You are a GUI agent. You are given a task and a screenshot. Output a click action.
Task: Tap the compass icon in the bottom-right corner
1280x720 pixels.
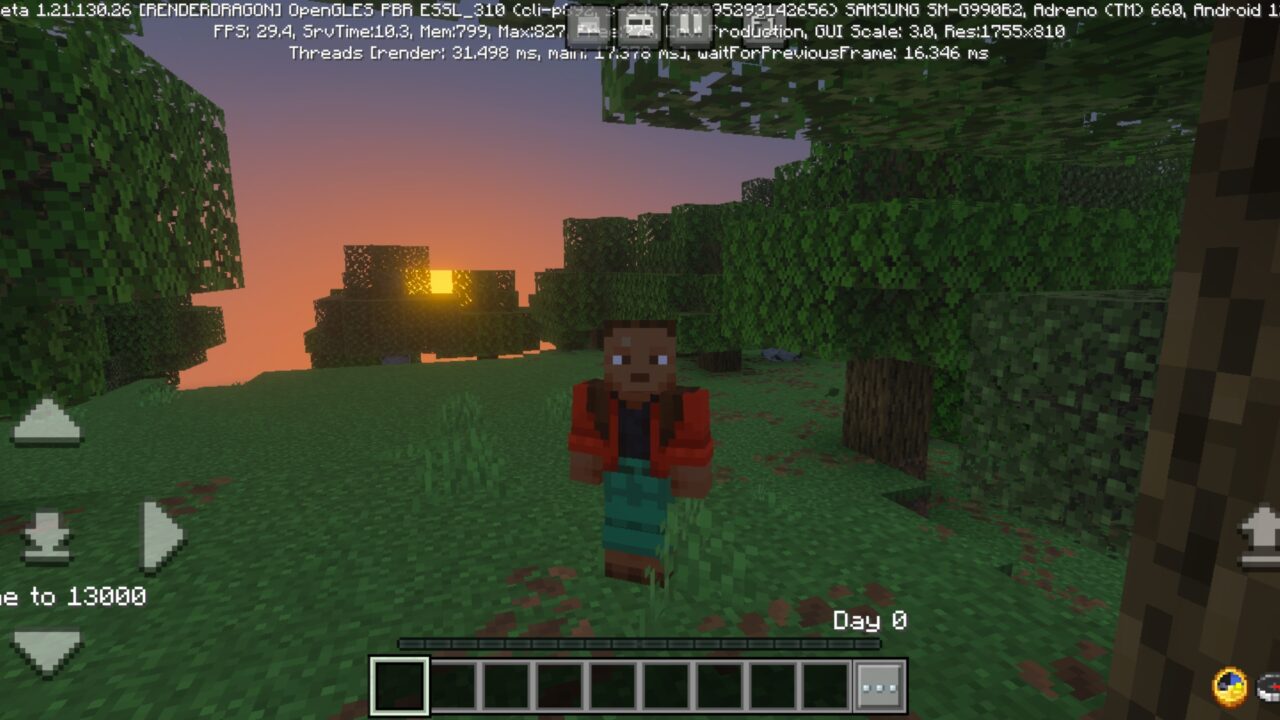(x=1270, y=690)
